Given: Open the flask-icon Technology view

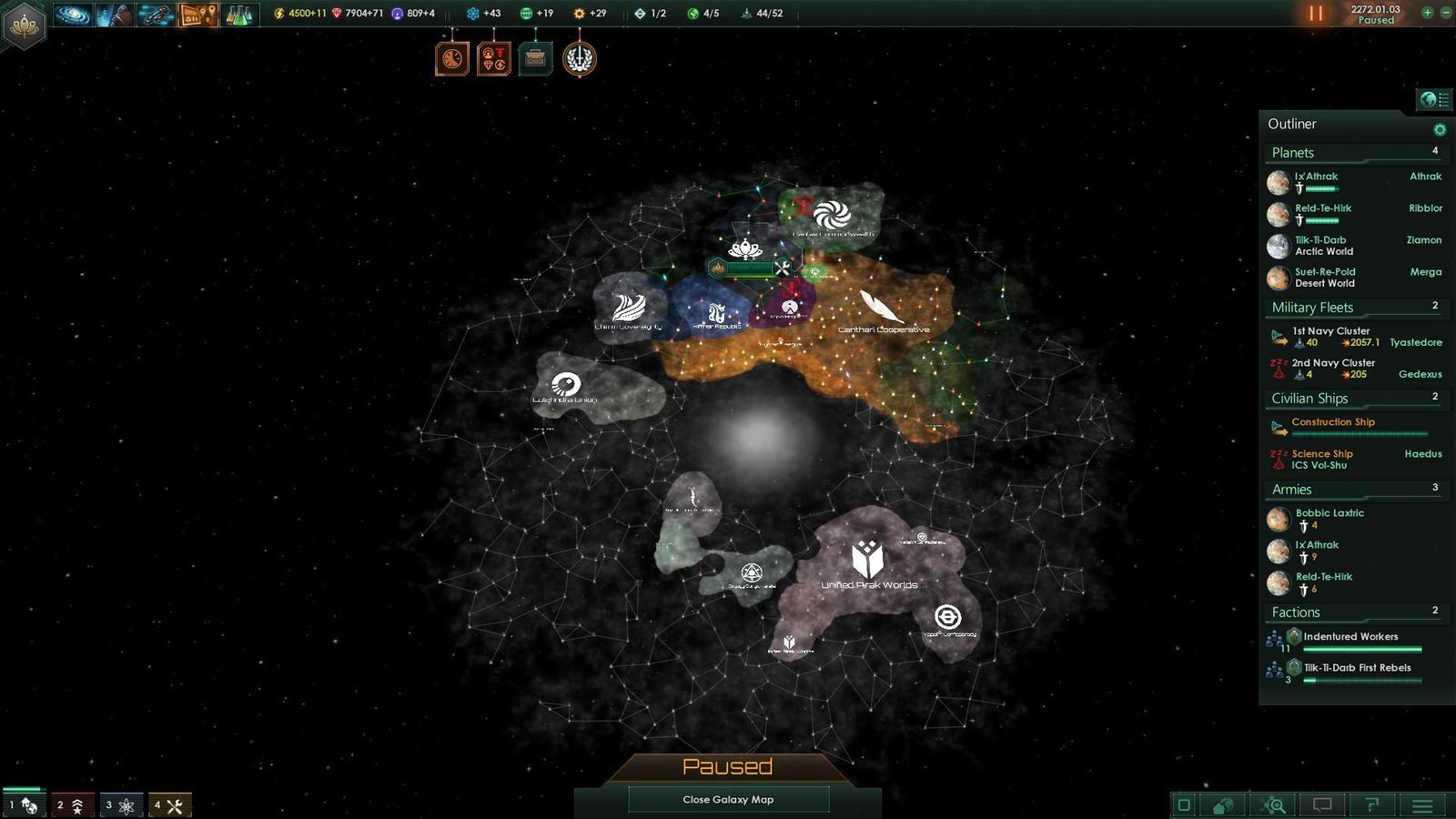Looking at the screenshot, I should (x=238, y=15).
